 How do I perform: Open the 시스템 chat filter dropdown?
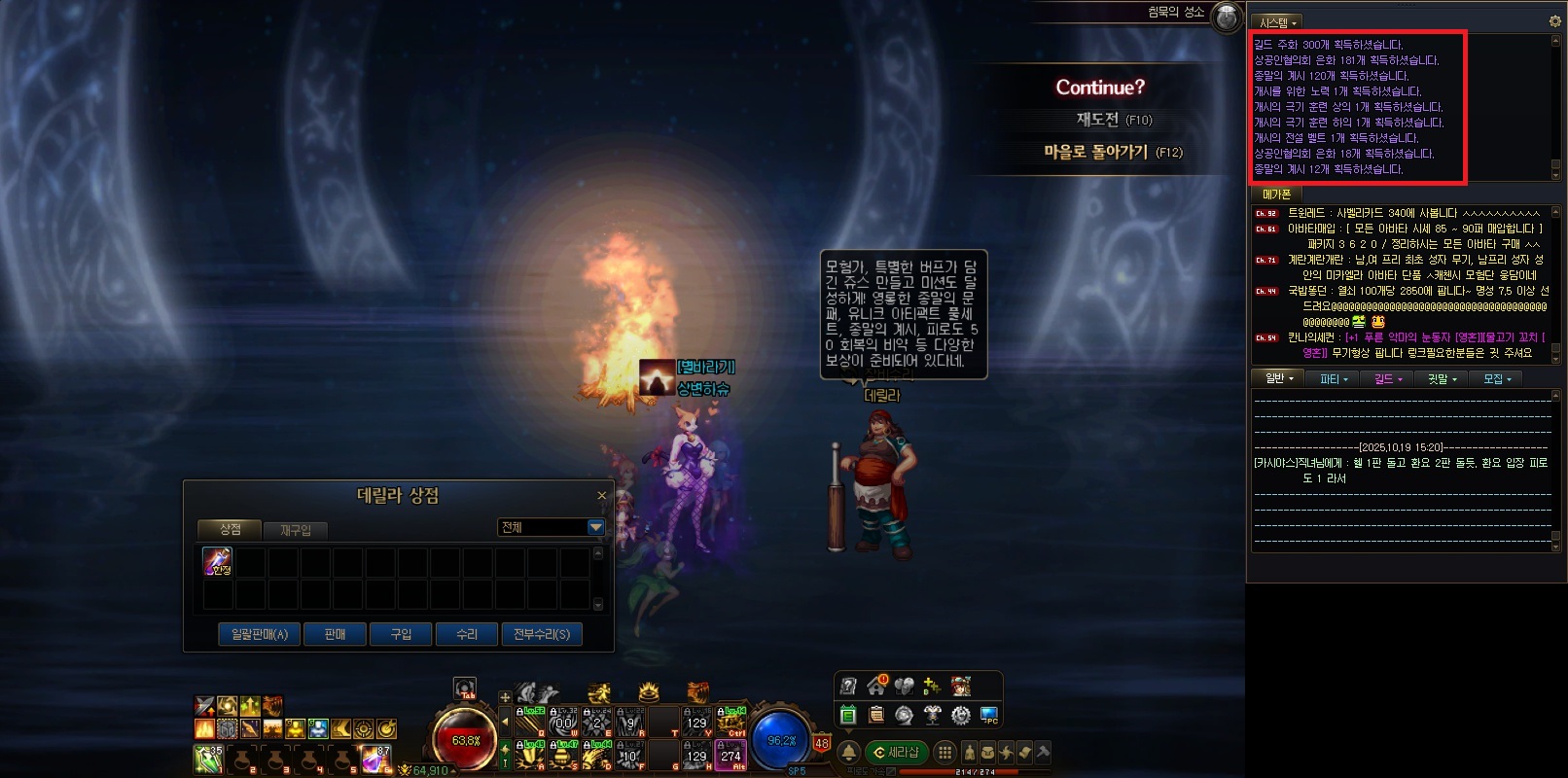(1278, 22)
